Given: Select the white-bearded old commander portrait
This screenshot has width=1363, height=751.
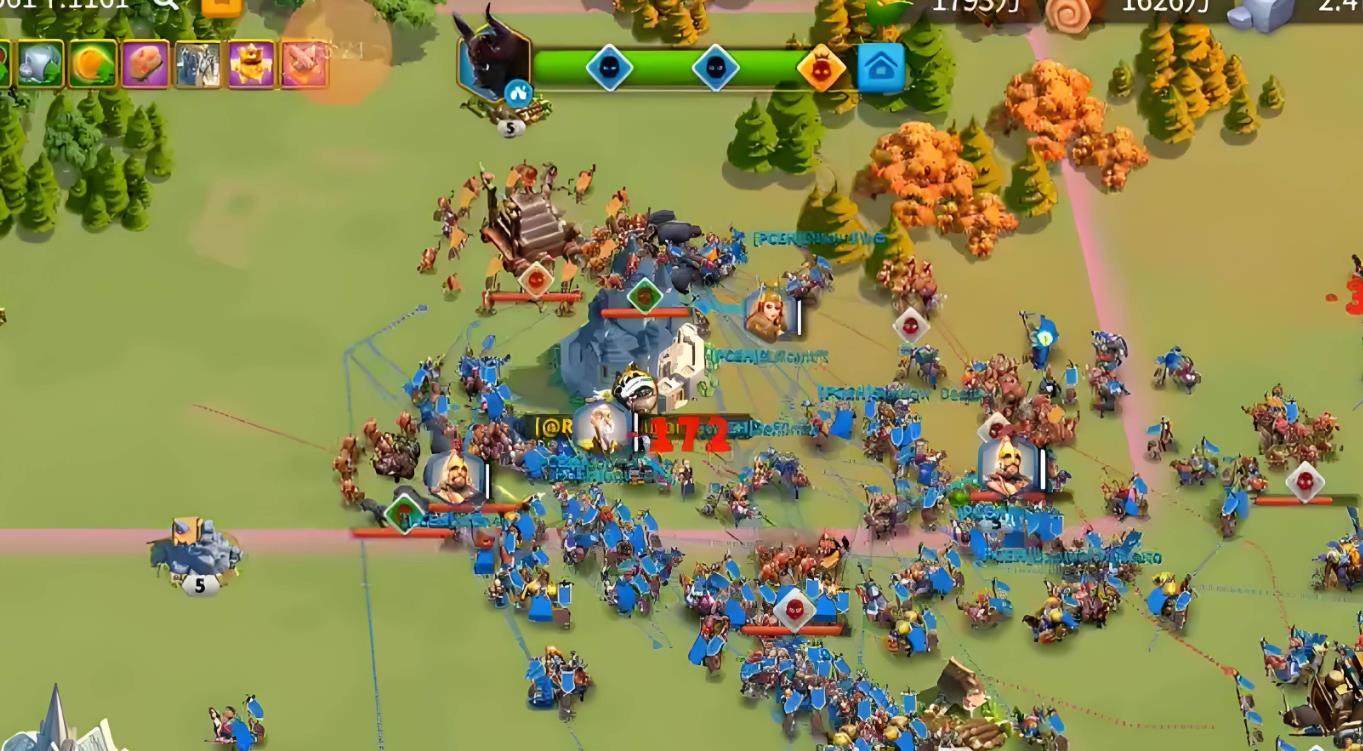Looking at the screenshot, I should (600, 427).
